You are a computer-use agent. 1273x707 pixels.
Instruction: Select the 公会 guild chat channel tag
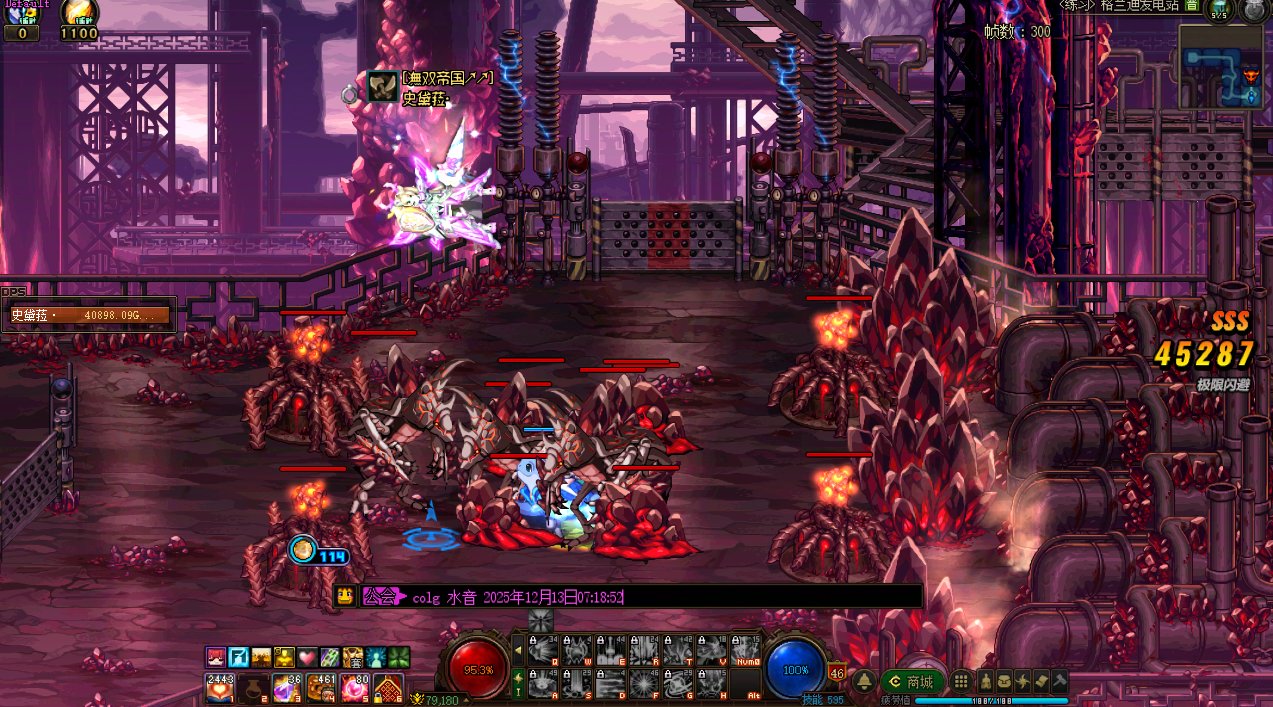pos(380,597)
